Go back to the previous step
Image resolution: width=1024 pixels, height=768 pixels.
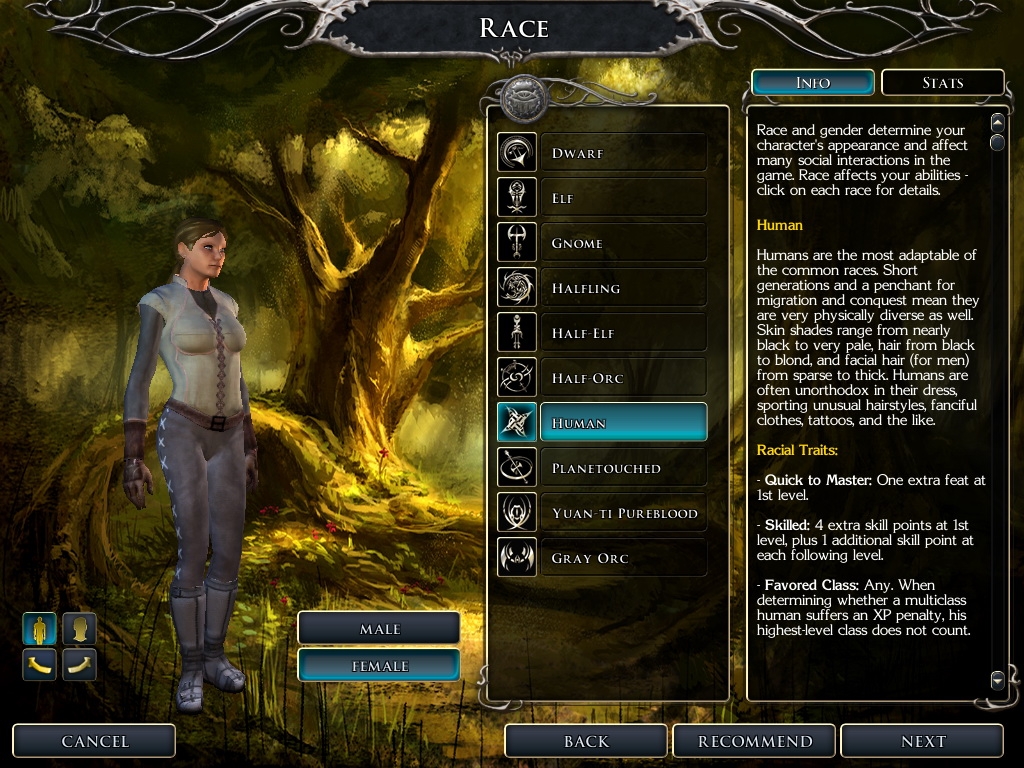coord(586,741)
